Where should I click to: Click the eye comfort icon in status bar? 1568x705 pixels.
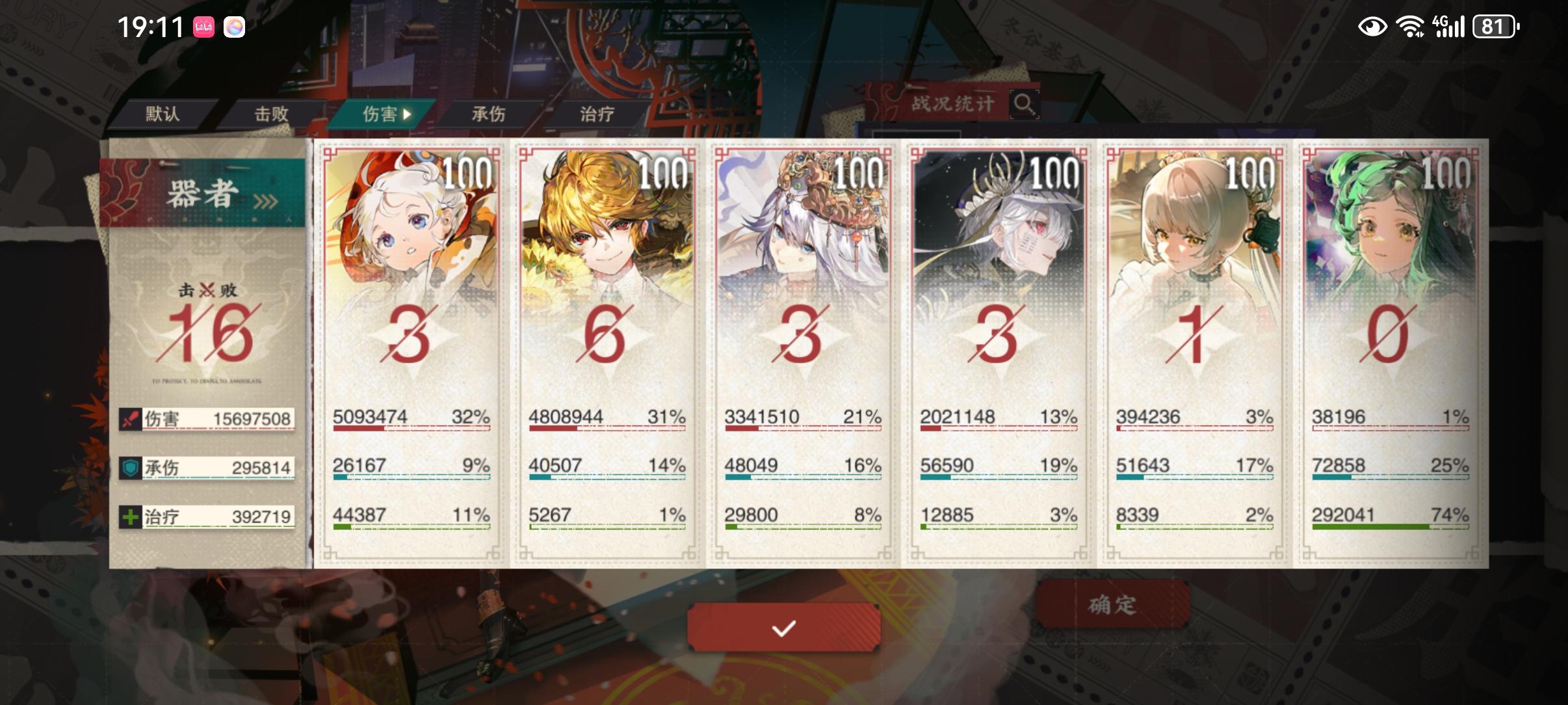coord(1374,27)
